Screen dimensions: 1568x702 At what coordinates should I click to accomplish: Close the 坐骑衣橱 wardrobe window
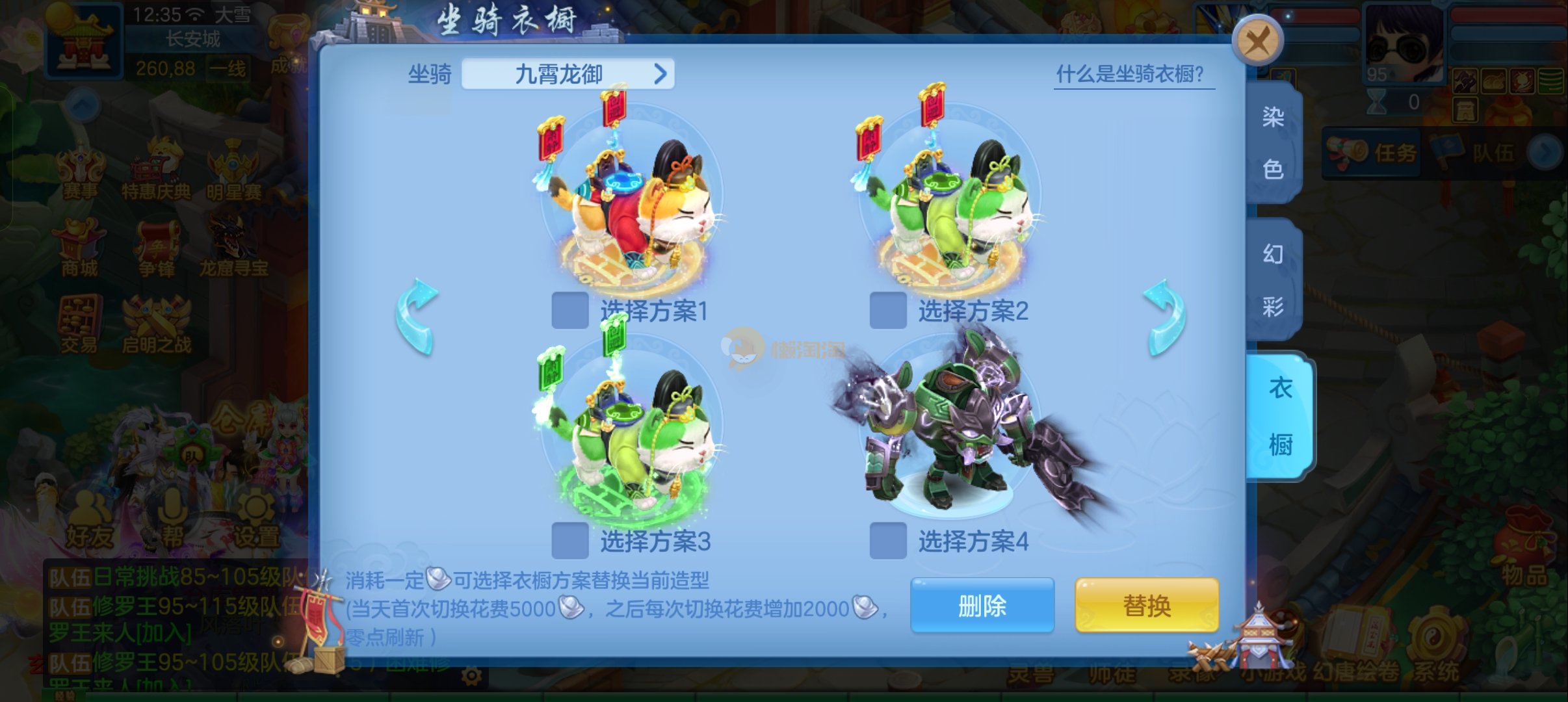pyautogui.click(x=1257, y=41)
